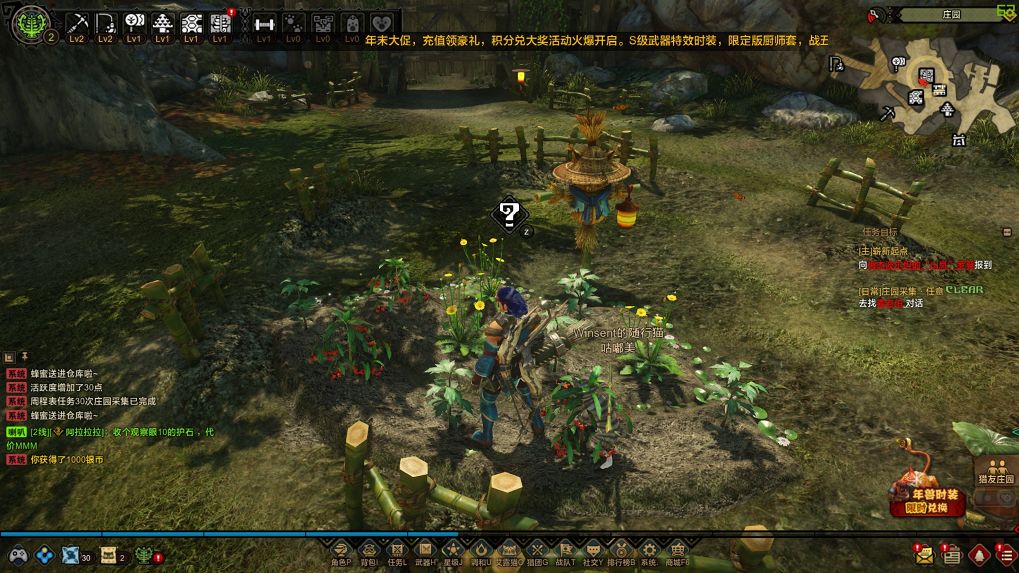Click the gamepad icon in bottom bar
1019x573 pixels.
point(17,555)
